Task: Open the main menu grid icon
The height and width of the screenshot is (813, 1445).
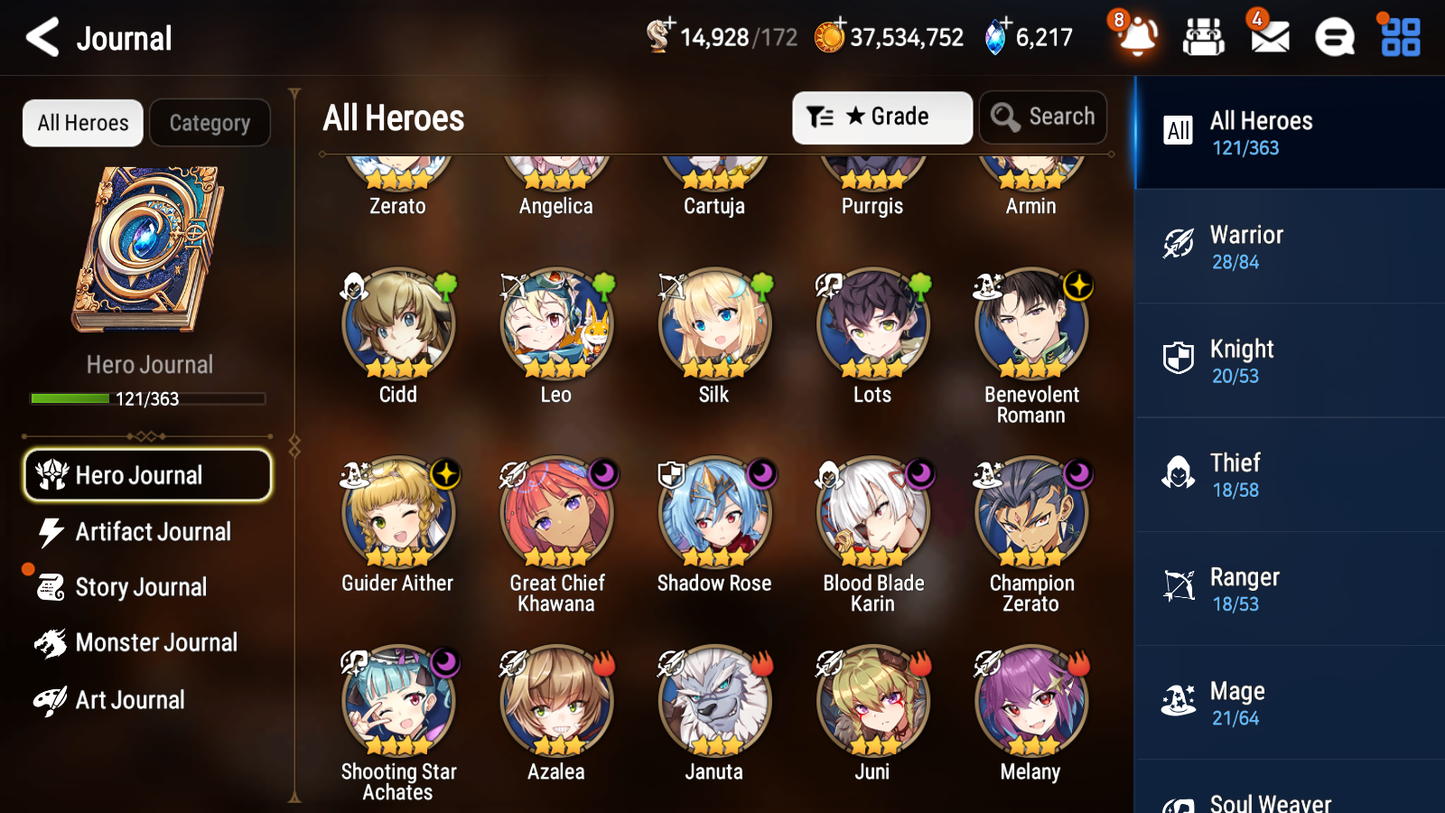Action: pyautogui.click(x=1399, y=36)
